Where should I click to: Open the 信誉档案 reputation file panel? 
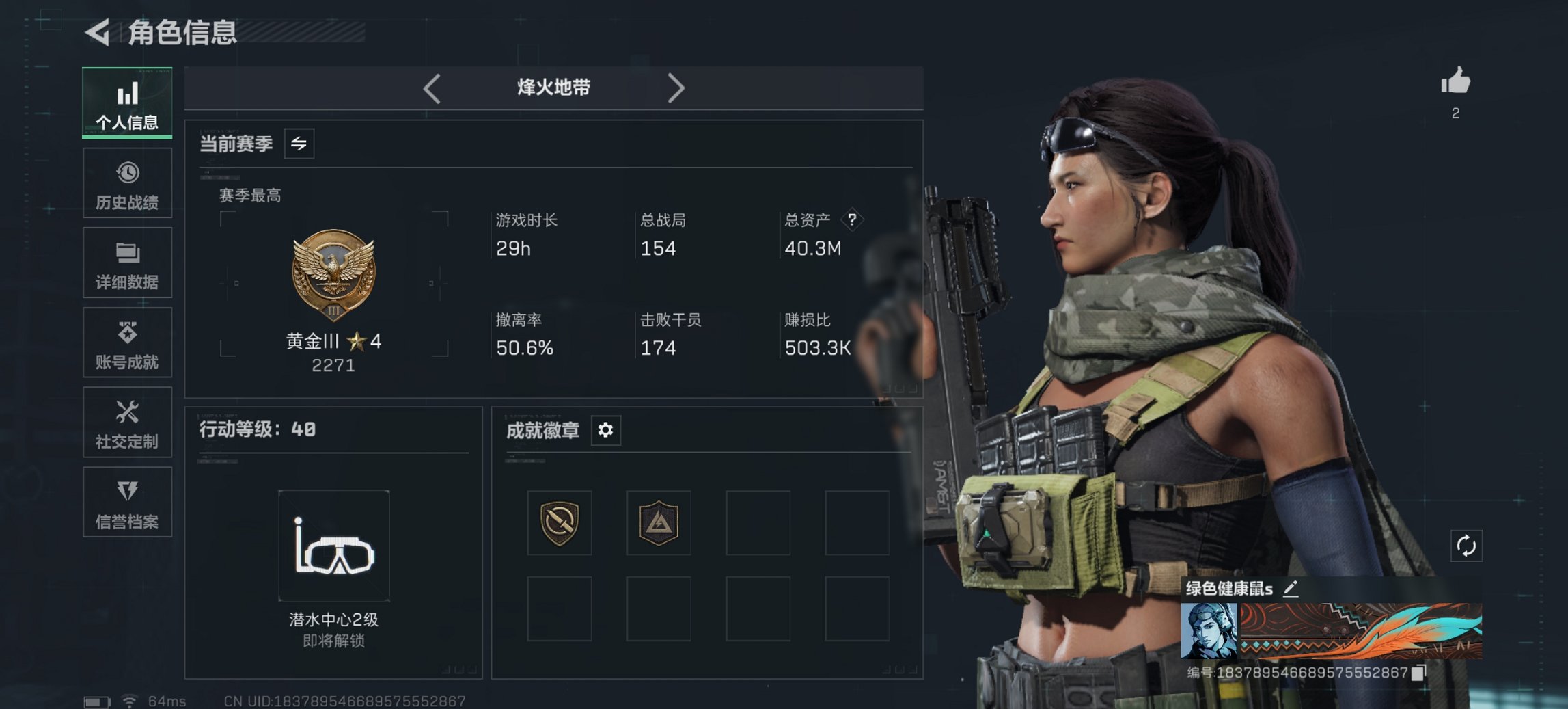[127, 503]
